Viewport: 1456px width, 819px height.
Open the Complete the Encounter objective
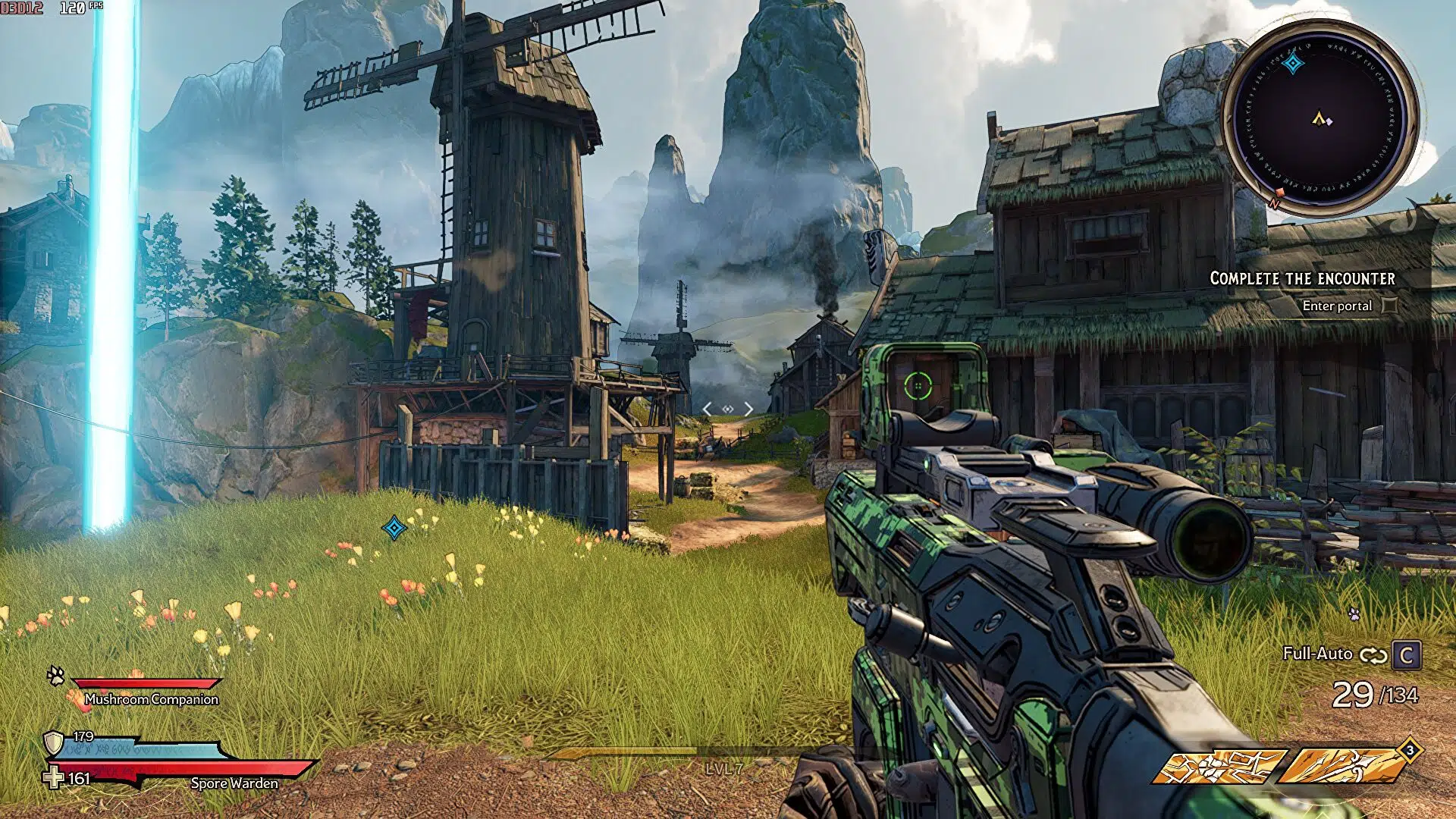tap(1302, 278)
